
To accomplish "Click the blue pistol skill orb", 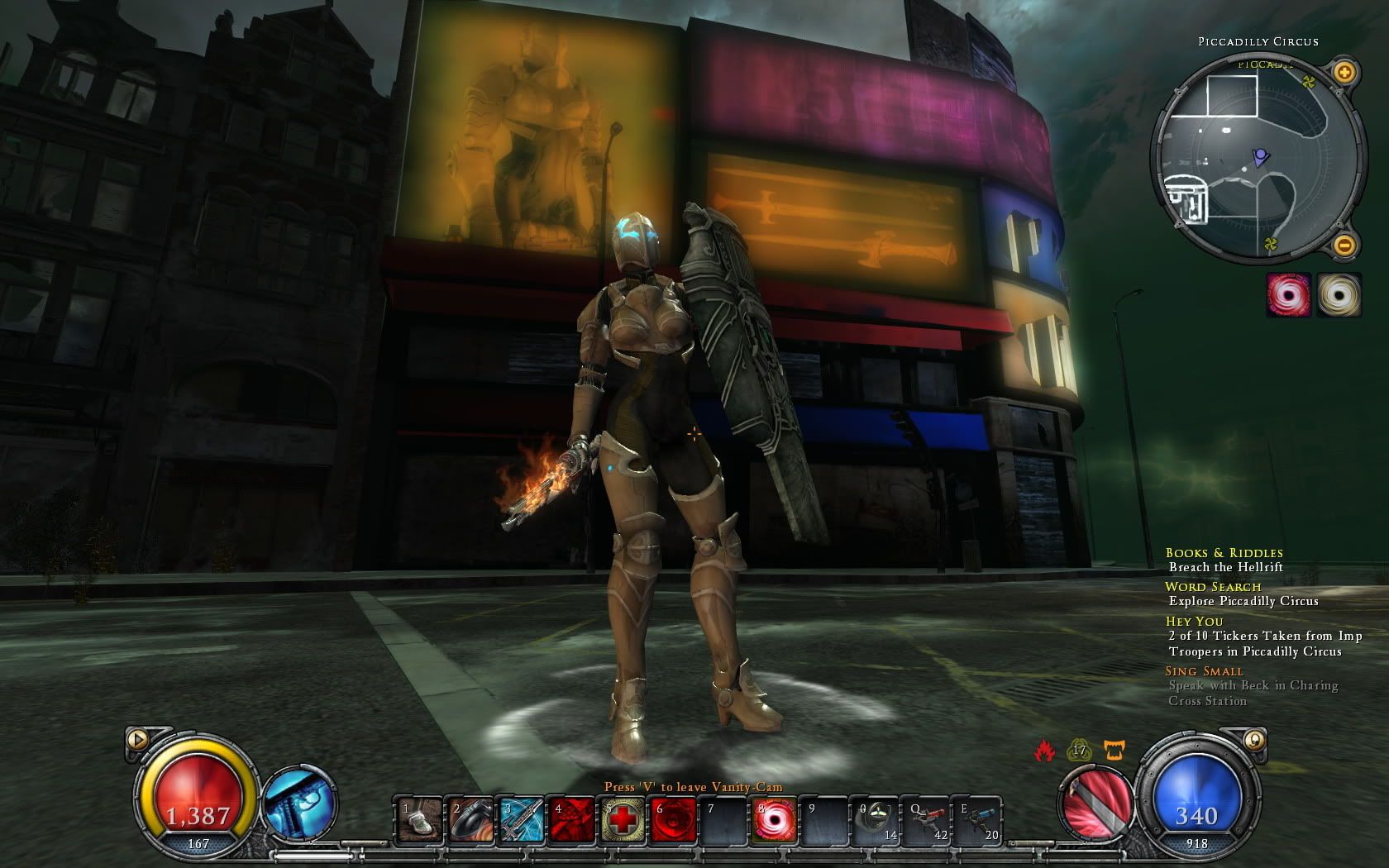I will click(299, 799).
